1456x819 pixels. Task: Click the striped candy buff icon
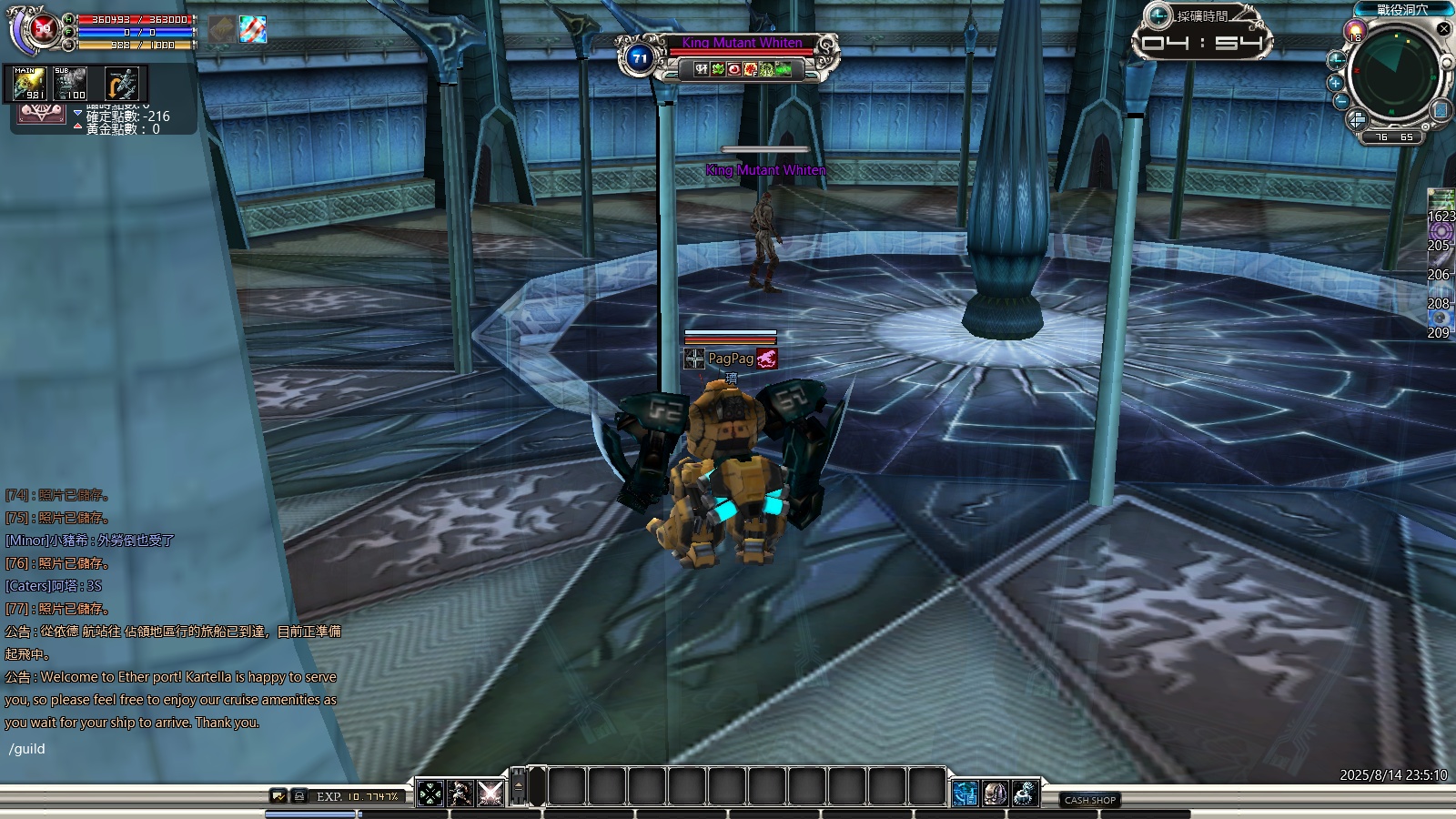tap(253, 29)
